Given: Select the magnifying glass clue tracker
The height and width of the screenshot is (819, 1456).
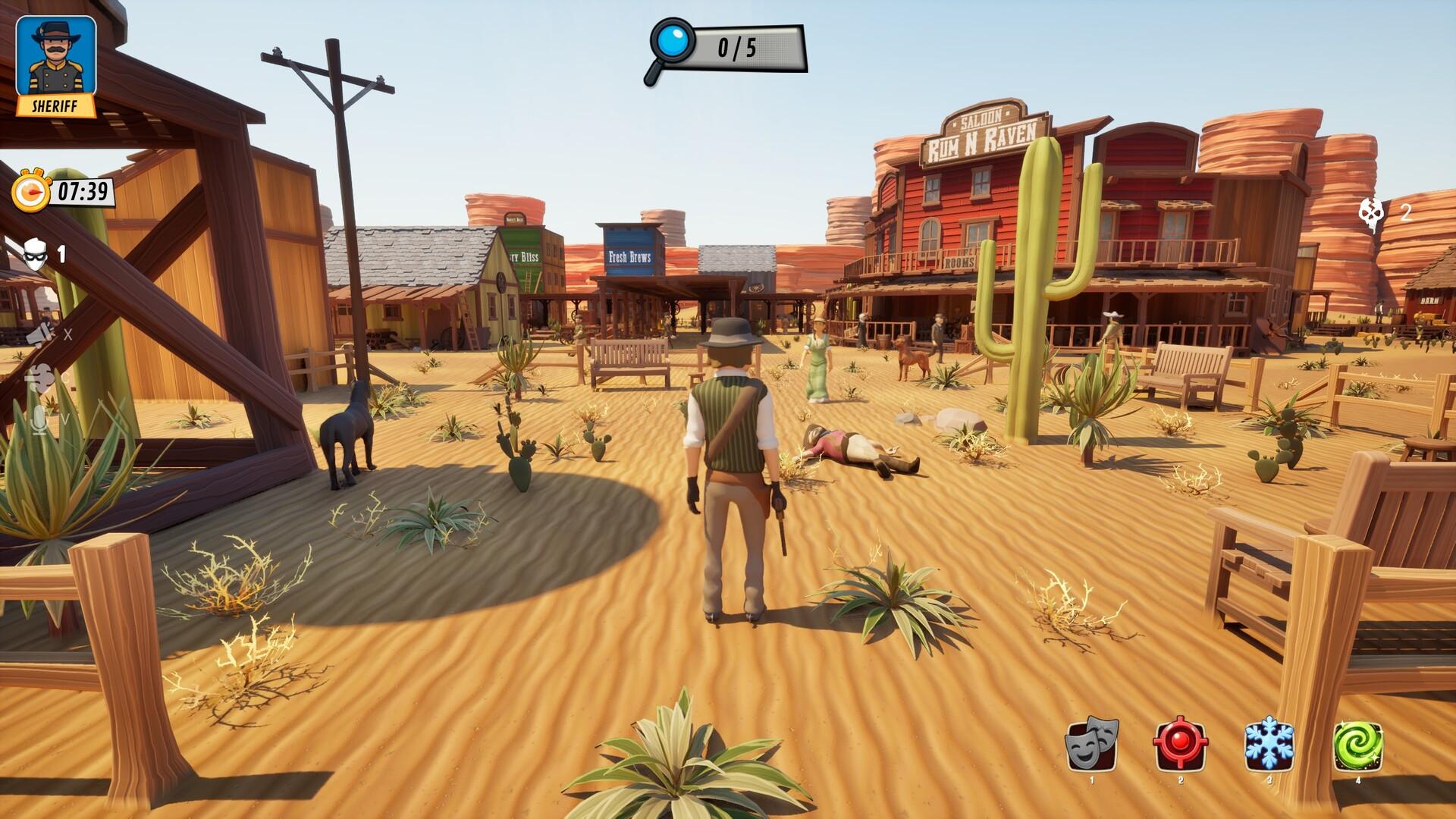Looking at the screenshot, I should click(670, 48).
